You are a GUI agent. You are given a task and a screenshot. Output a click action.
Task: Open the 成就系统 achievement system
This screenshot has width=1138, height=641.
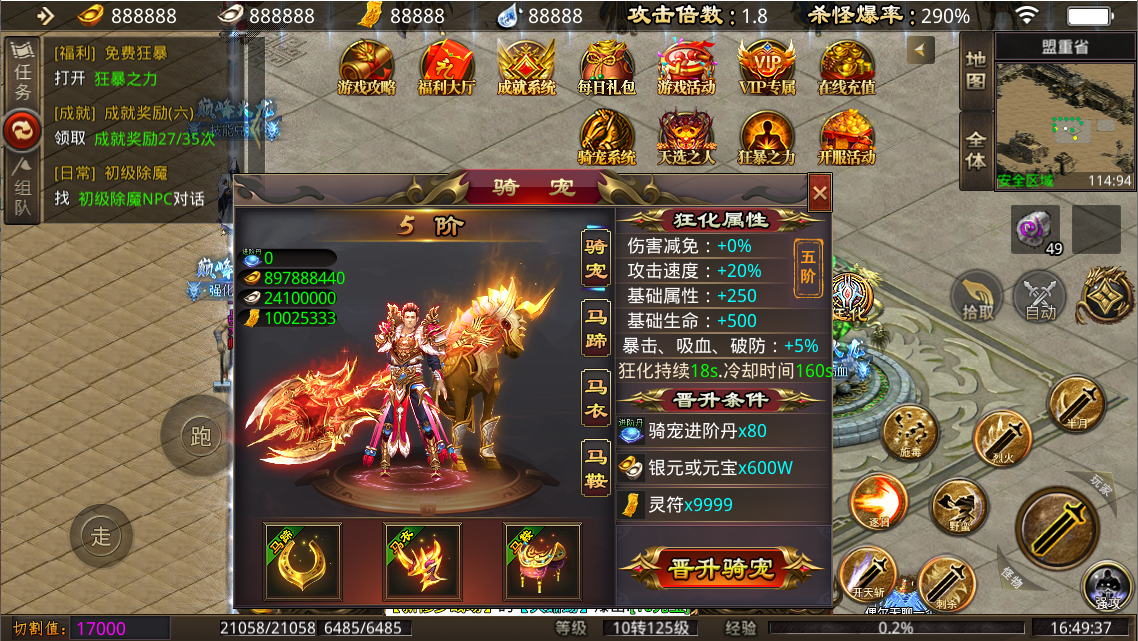click(x=527, y=66)
